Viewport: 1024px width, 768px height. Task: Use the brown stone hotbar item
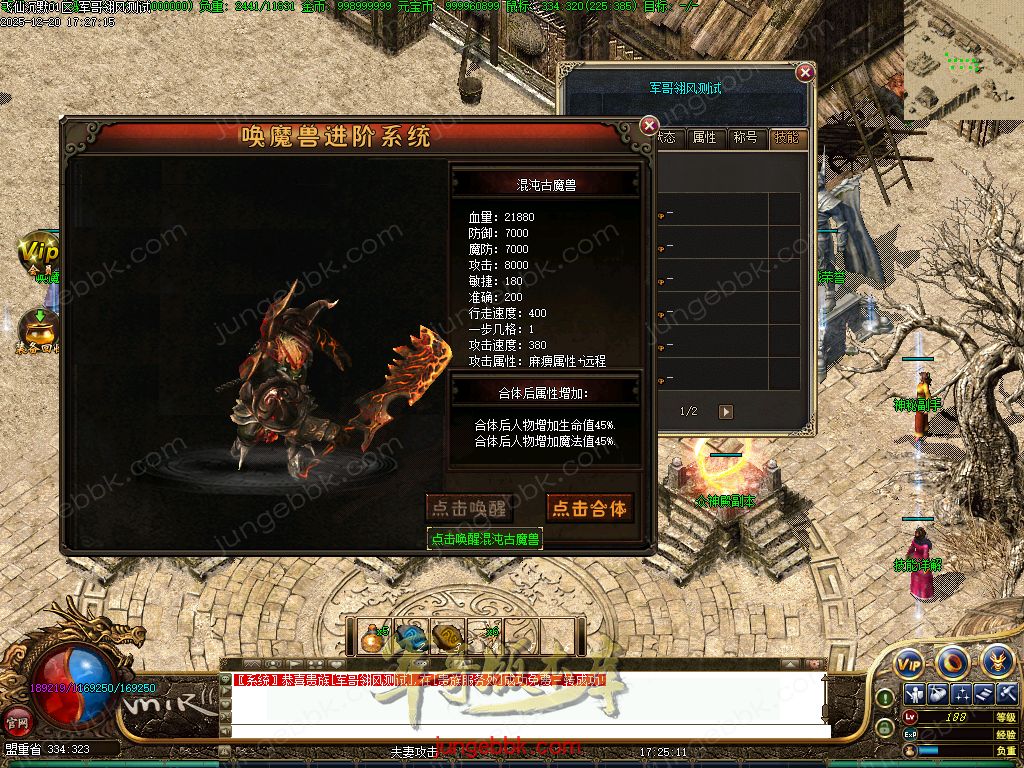[x=447, y=637]
